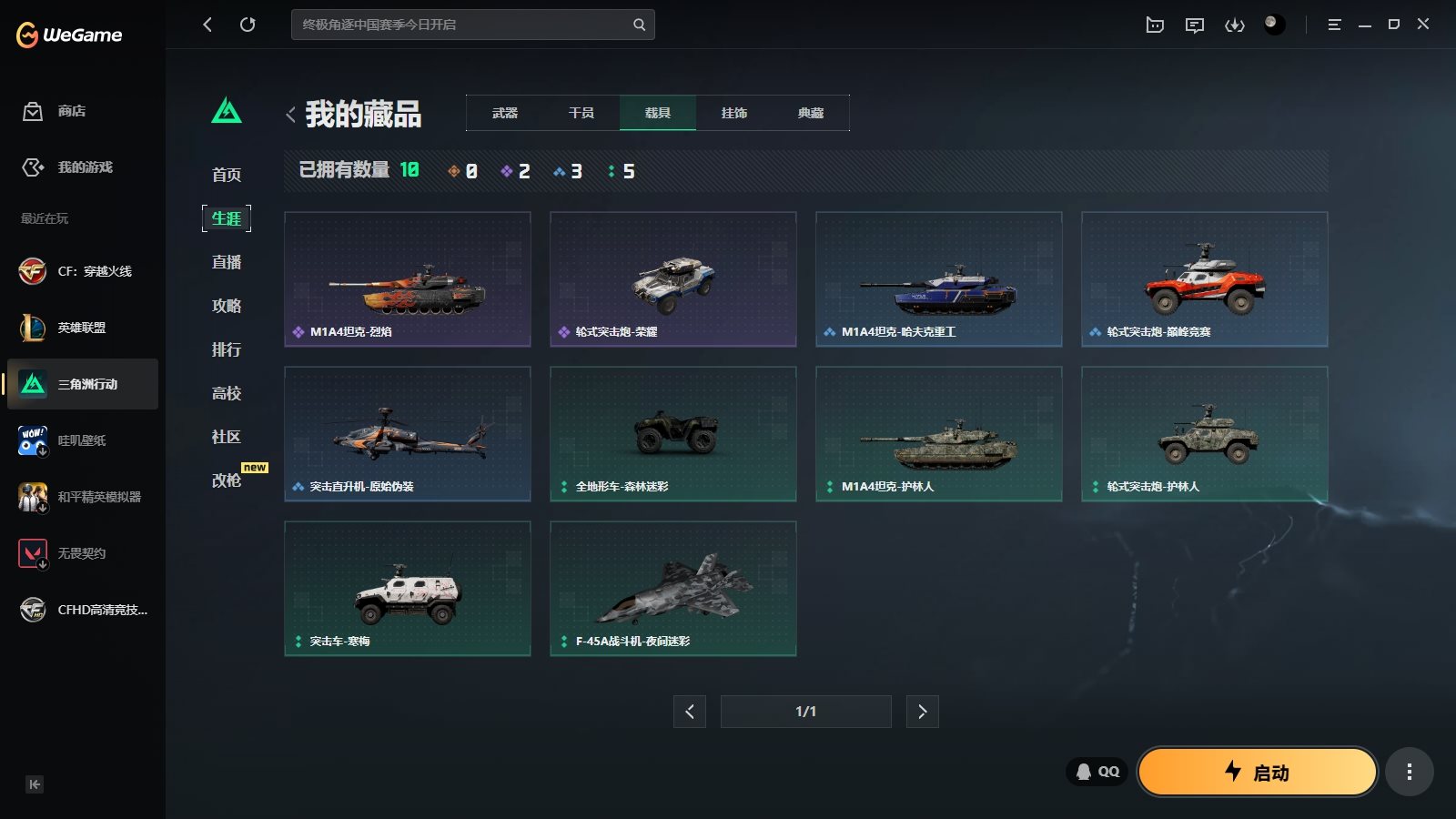Choose the 轮式突击炮-荣耀 vehicle card
This screenshot has height=819, width=1456.
[x=673, y=279]
